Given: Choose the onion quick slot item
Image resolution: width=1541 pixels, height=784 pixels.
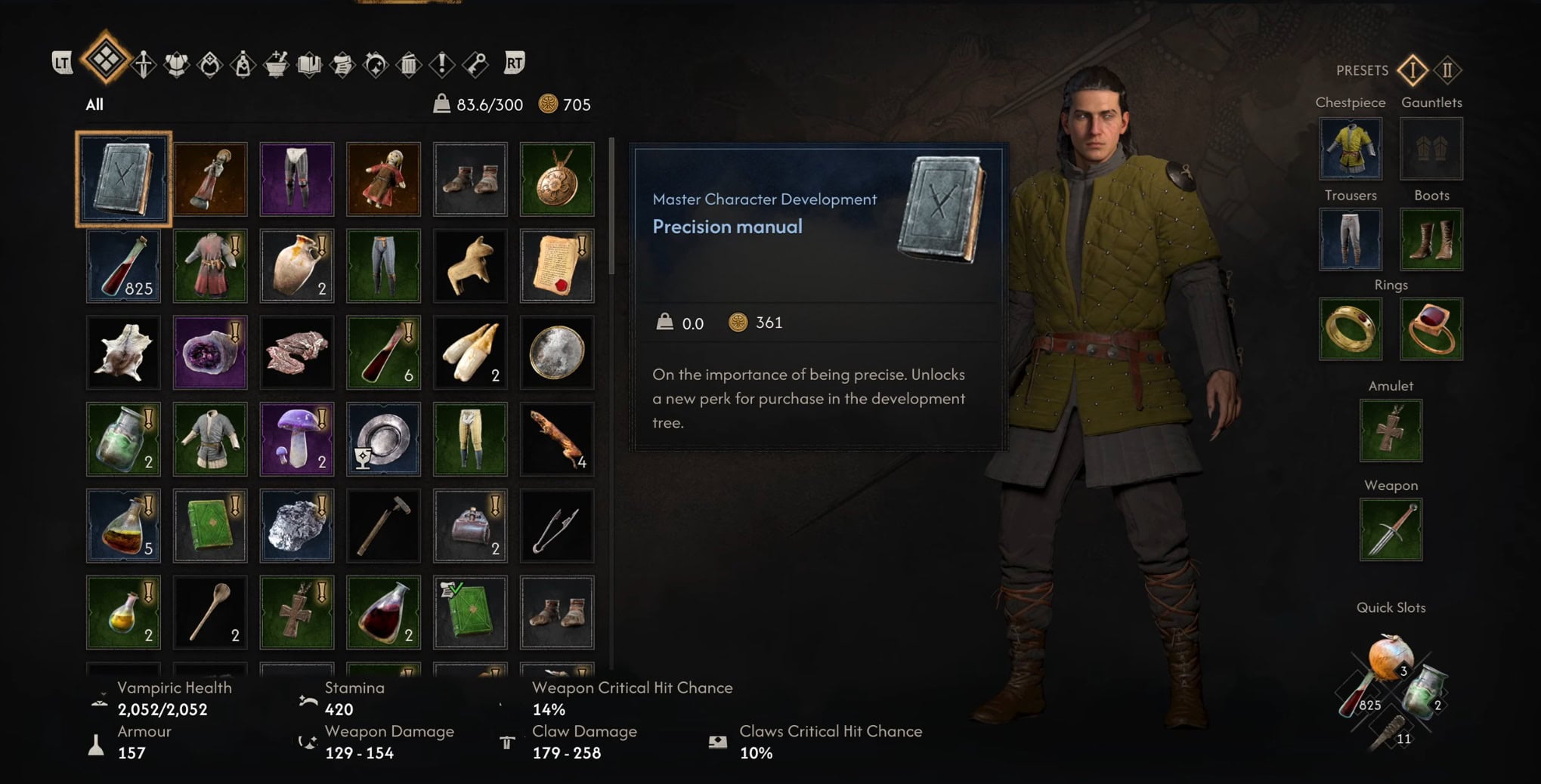Looking at the screenshot, I should (x=1389, y=655).
